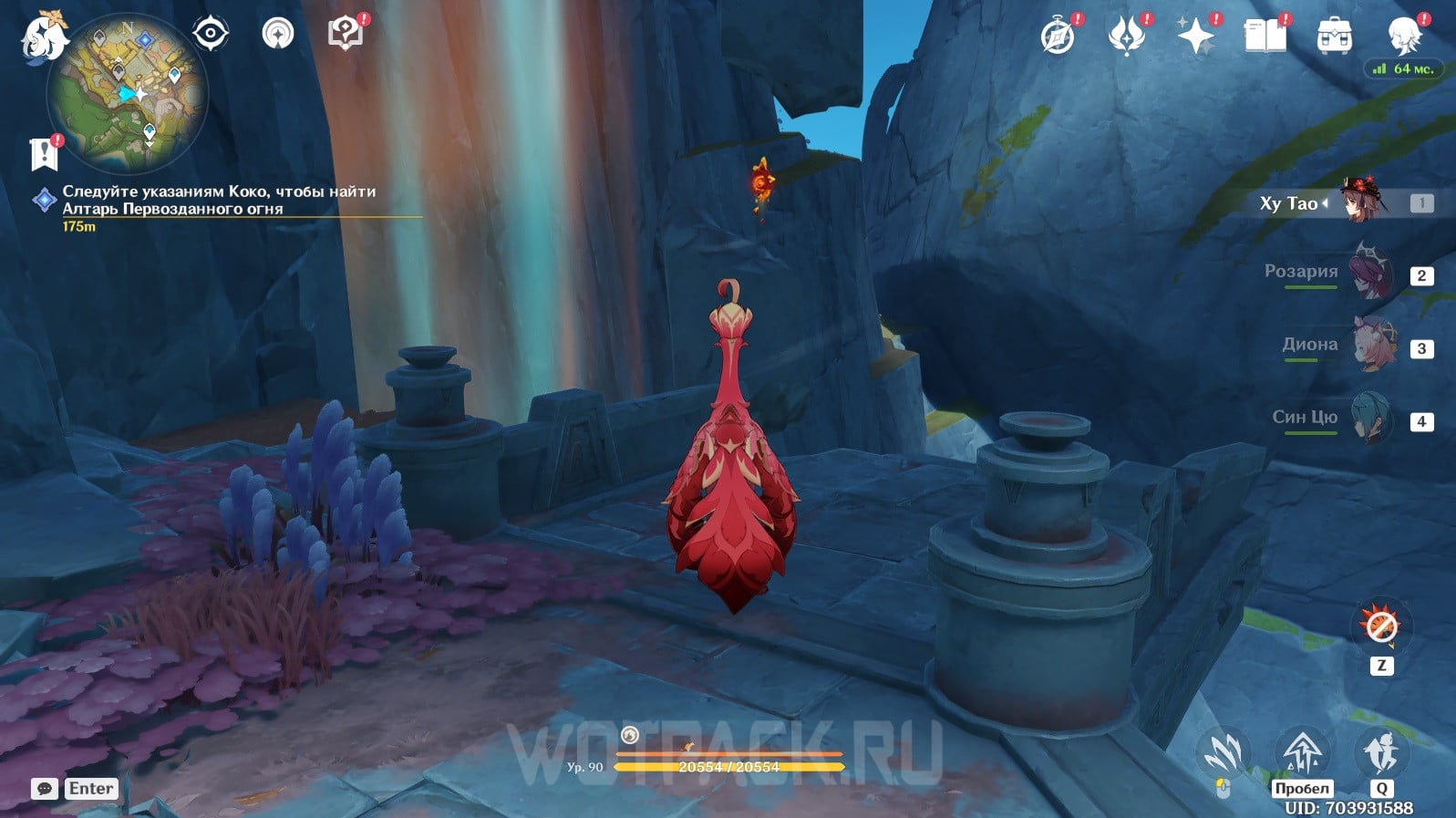
Task: Open the character profile icon
Action: pos(1402,36)
